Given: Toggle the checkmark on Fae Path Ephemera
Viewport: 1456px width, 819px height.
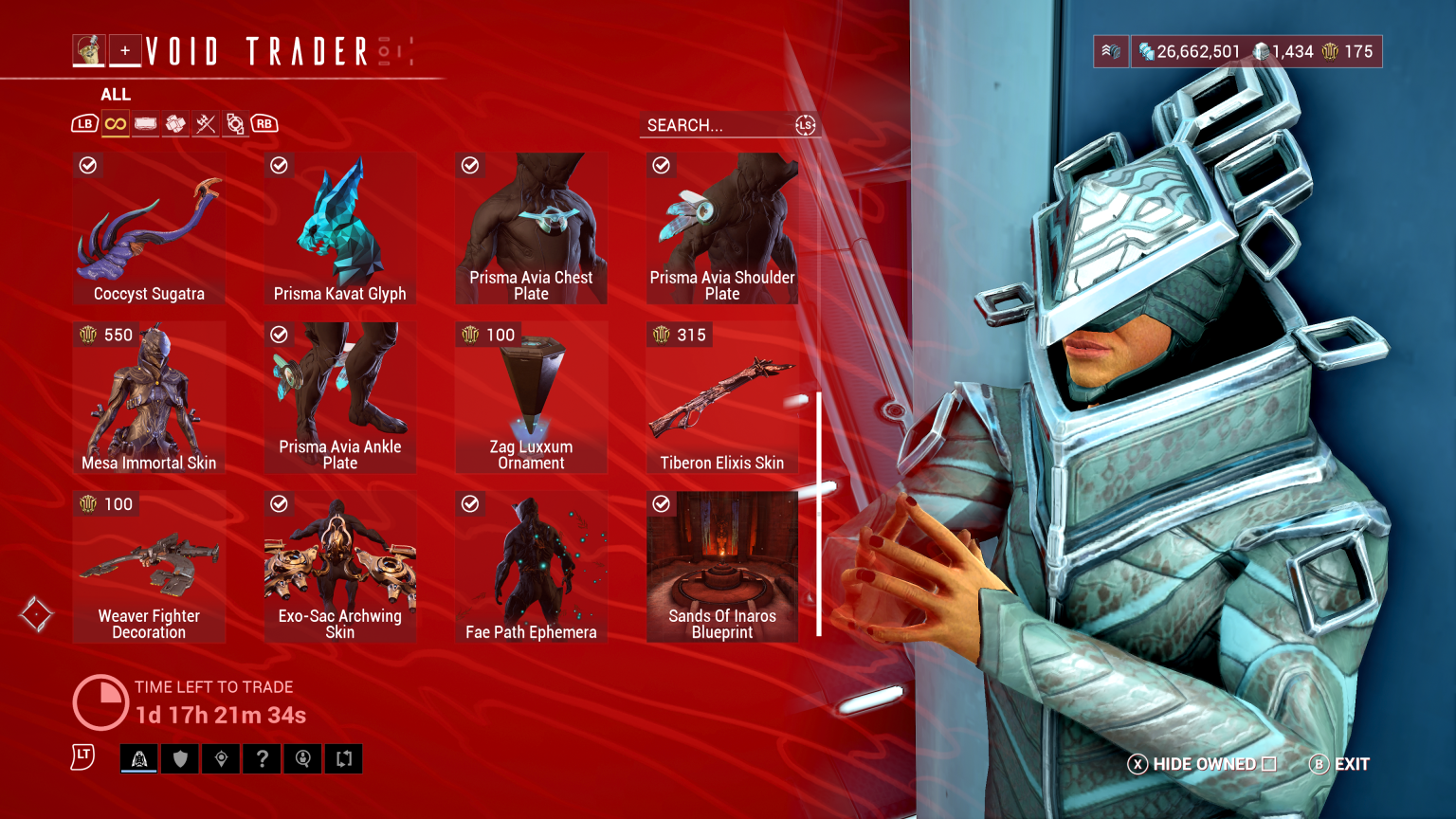Looking at the screenshot, I should (470, 503).
